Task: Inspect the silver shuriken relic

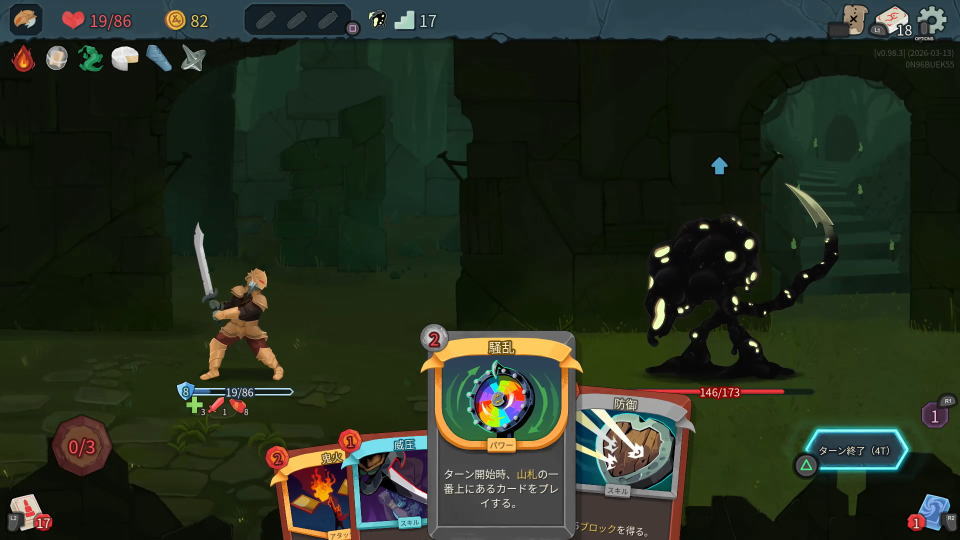Action: pyautogui.click(x=193, y=58)
